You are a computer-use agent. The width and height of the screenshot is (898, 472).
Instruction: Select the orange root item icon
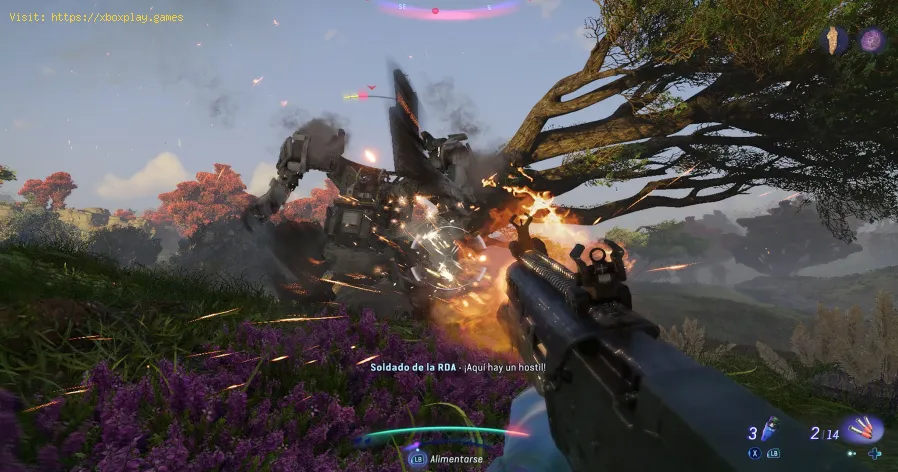(833, 40)
